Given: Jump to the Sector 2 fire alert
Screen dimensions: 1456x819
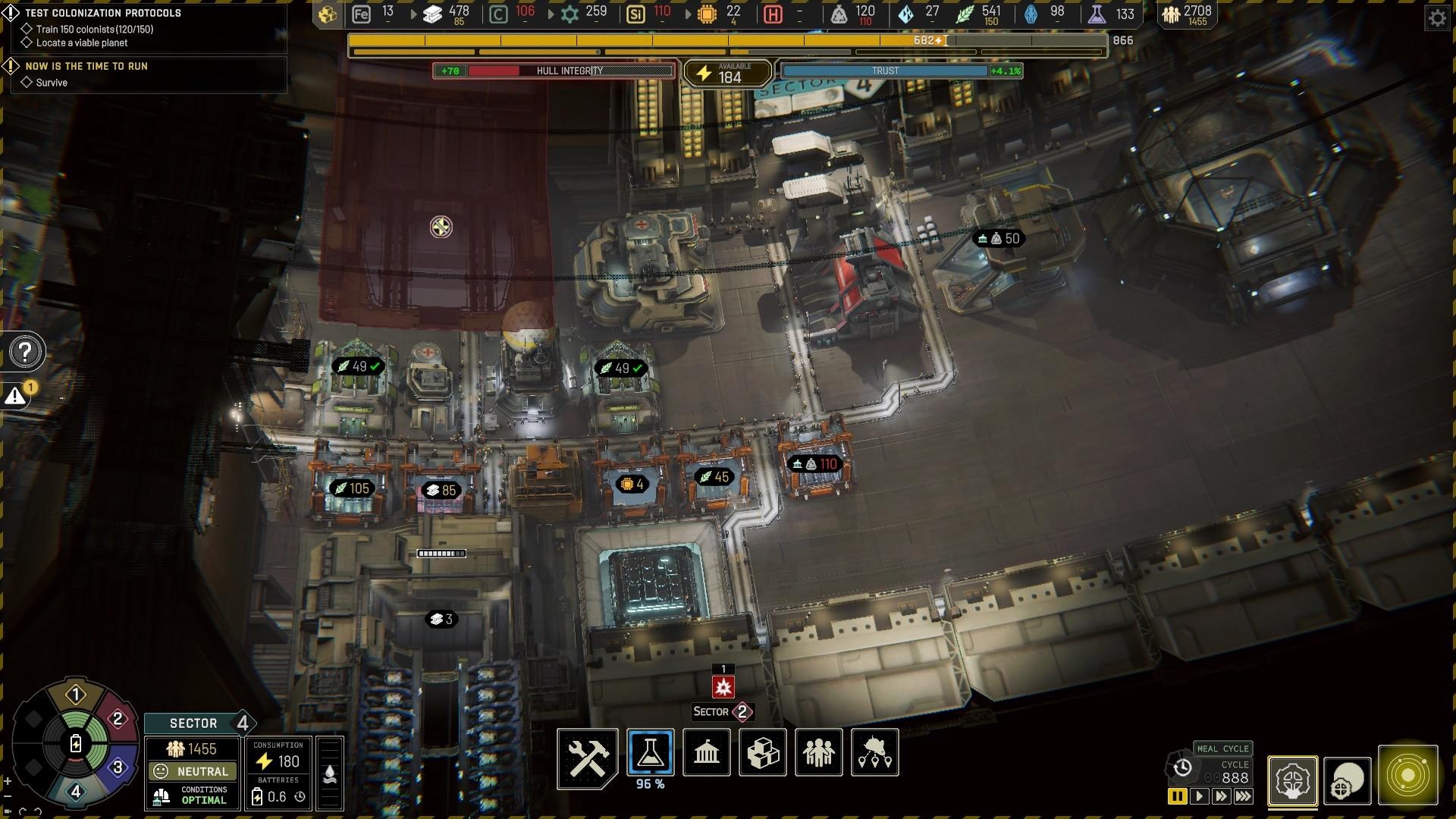Looking at the screenshot, I should [x=723, y=687].
